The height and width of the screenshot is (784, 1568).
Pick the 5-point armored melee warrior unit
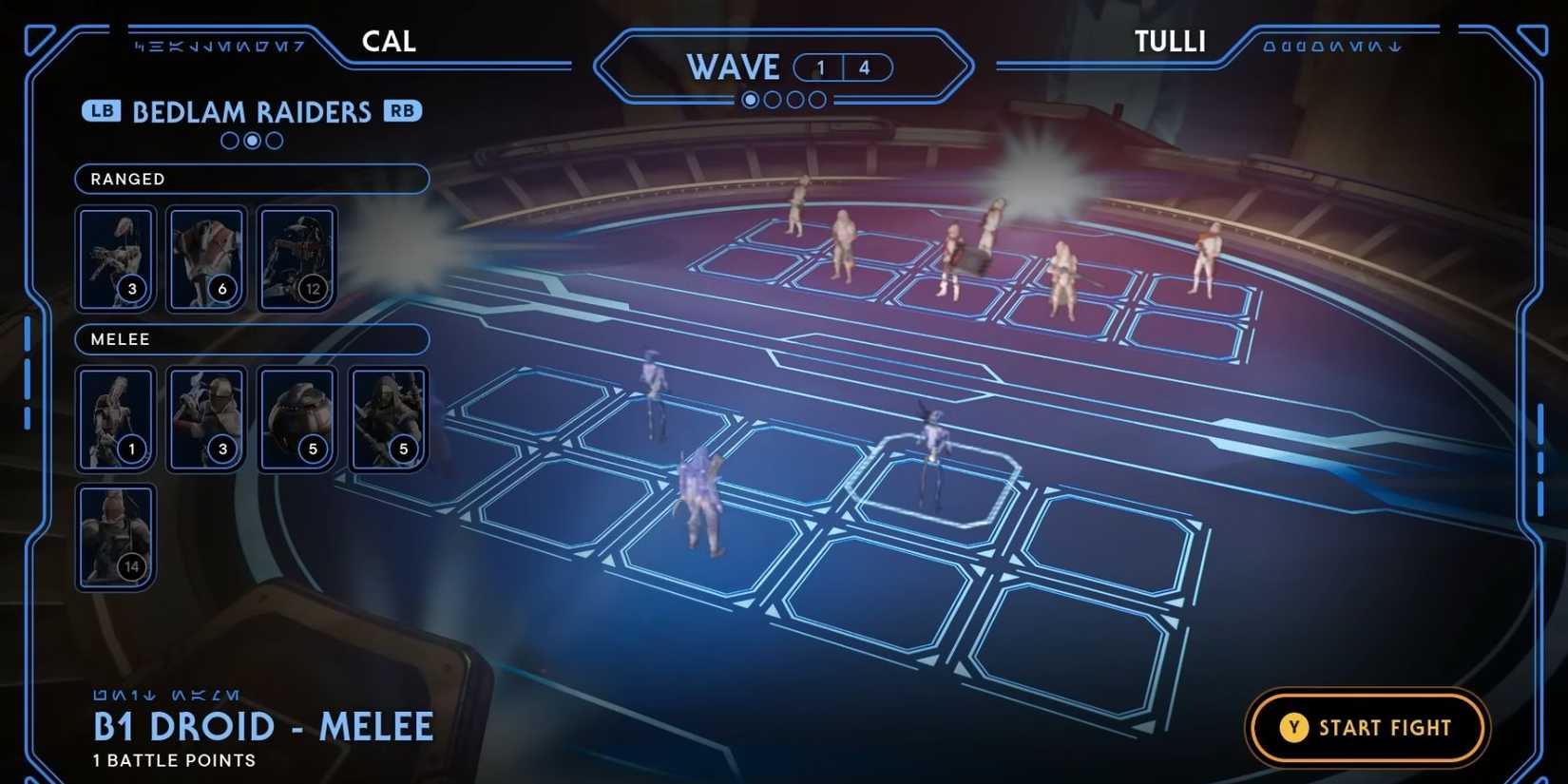pos(389,418)
